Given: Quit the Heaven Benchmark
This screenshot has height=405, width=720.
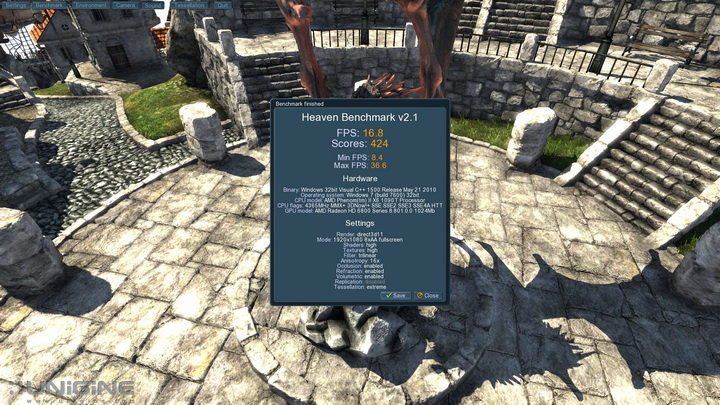Looking at the screenshot, I should (221, 5).
